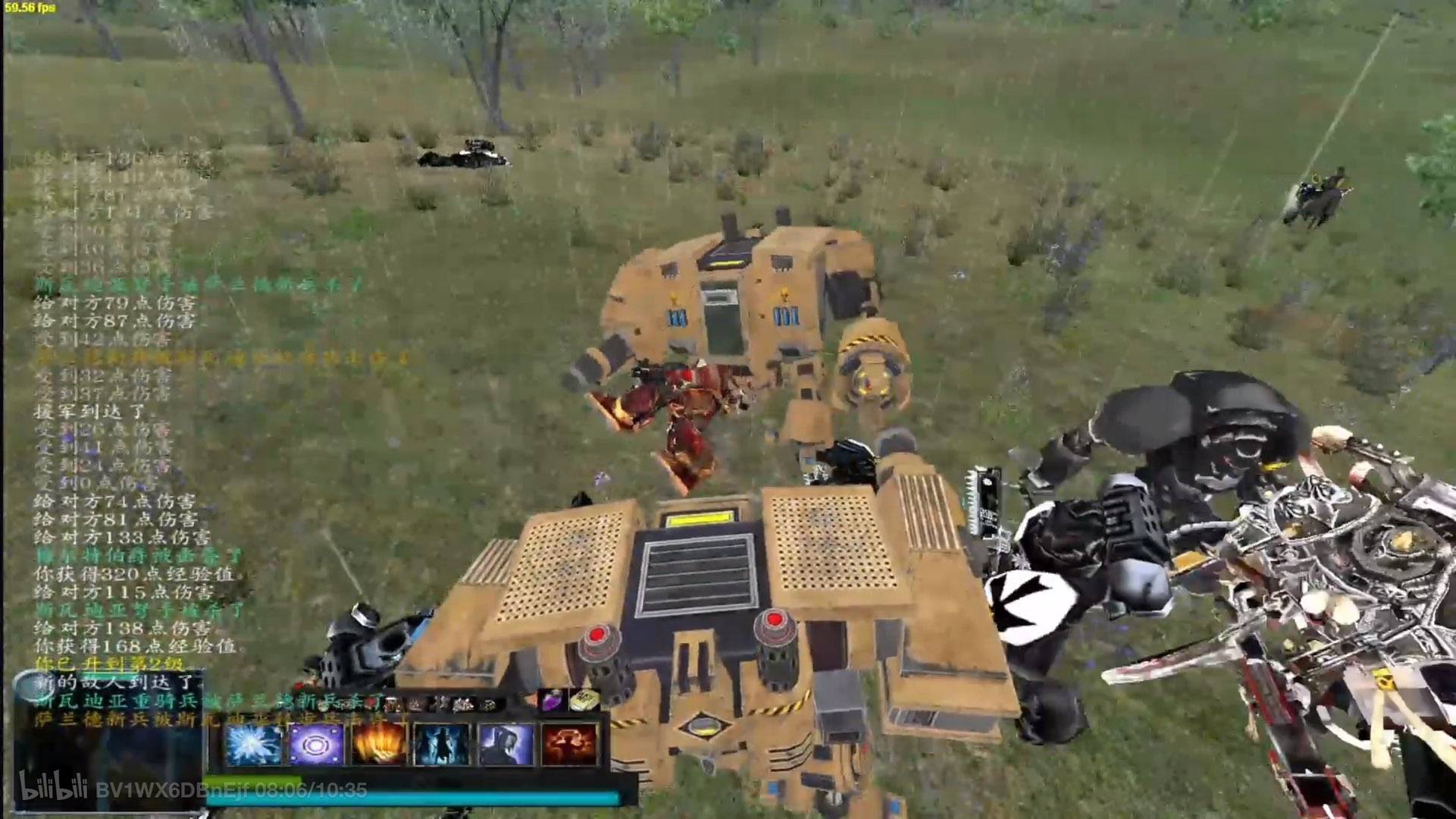This screenshot has height=819, width=1456.
Task: Select the yellow tablet item slot
Action: 583,700
